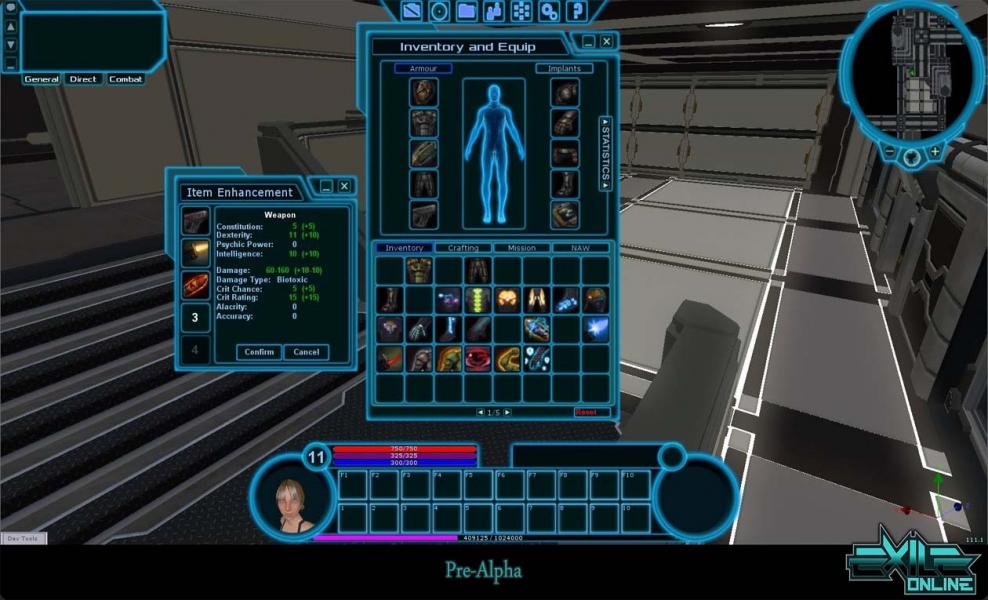Viewport: 988px width, 600px height.
Task: Click the red Reset button
Action: 585,412
